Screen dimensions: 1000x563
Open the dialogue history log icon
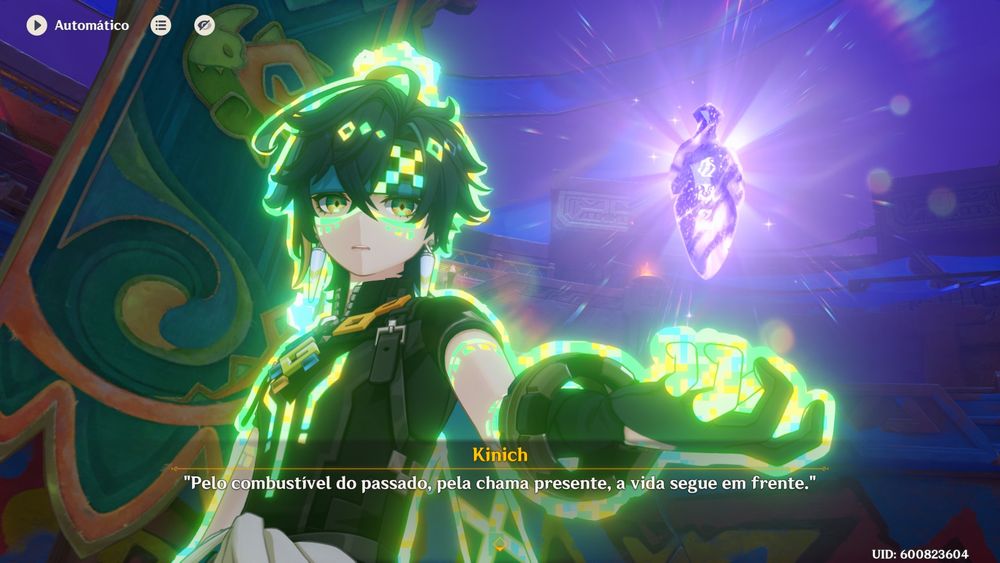point(160,25)
